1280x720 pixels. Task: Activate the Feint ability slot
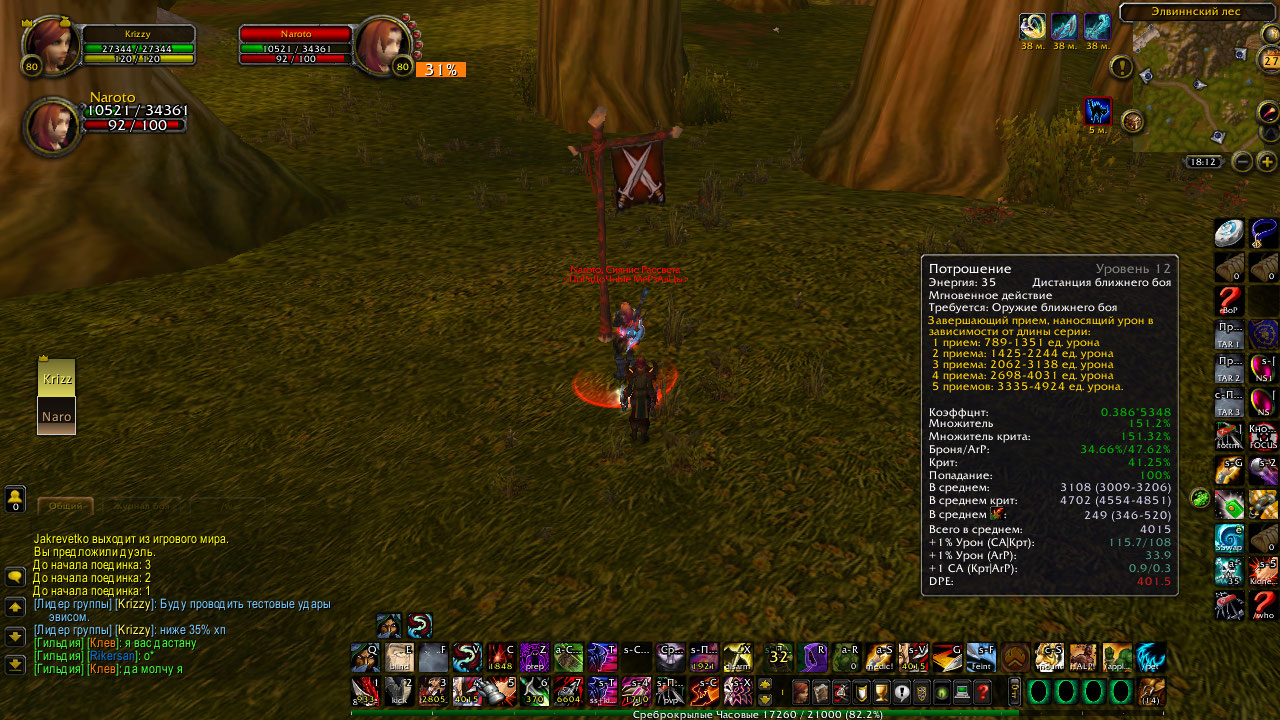(980, 657)
